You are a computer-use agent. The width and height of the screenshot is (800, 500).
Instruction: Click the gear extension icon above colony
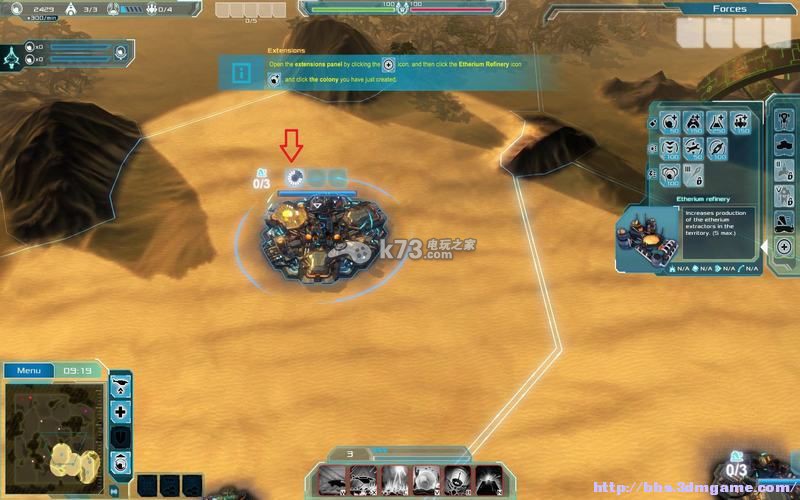(294, 177)
